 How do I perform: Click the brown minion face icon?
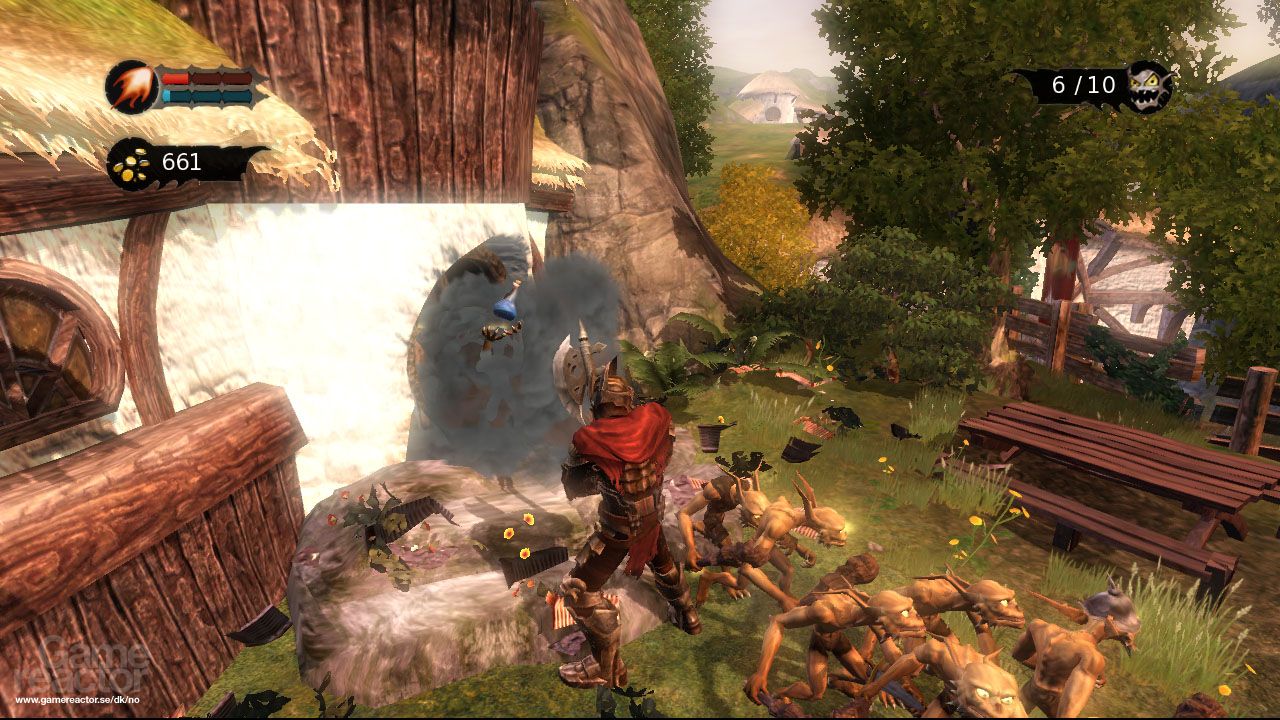pos(1149,87)
